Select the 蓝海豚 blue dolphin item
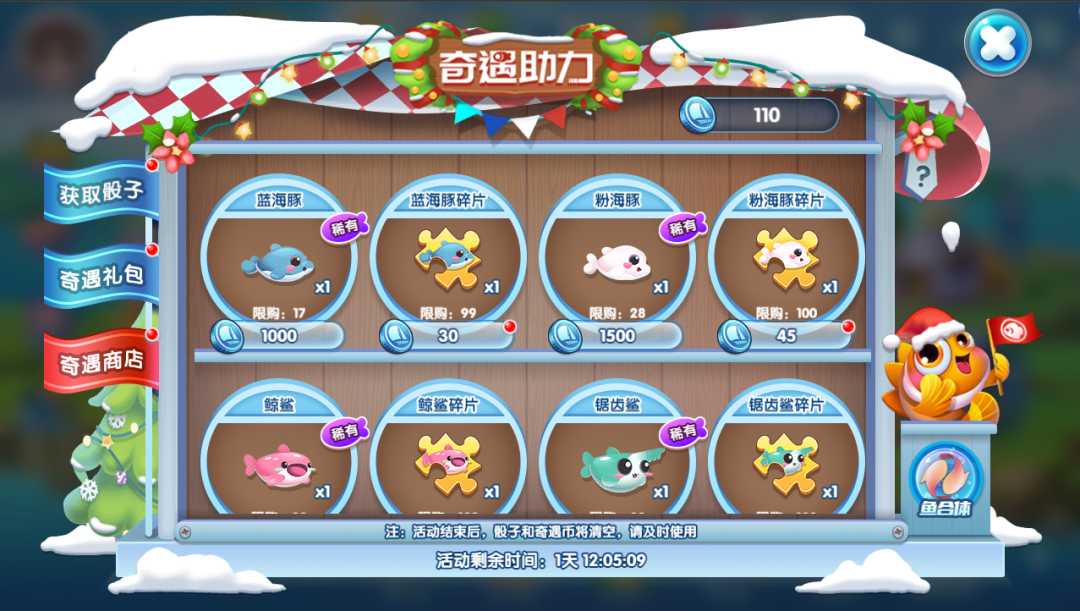Image resolution: width=1080 pixels, height=611 pixels. [x=278, y=262]
